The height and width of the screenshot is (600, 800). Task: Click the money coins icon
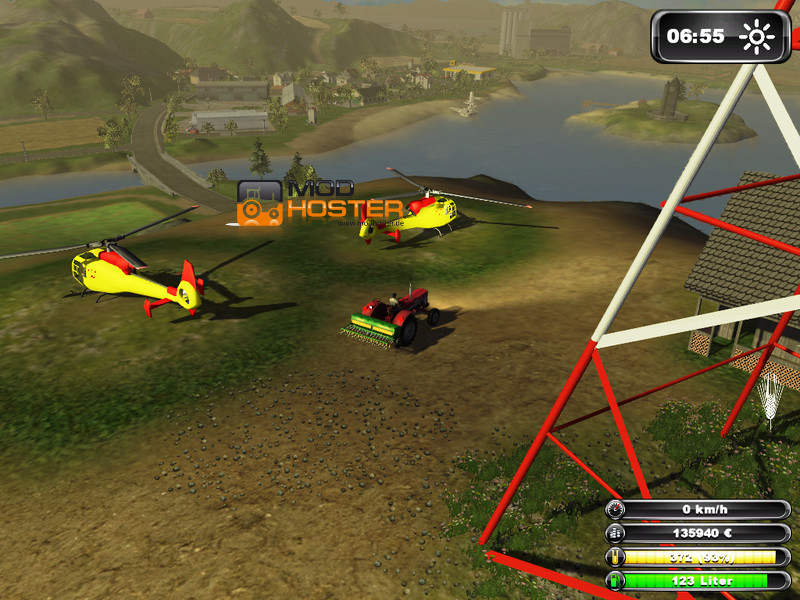click(x=614, y=533)
